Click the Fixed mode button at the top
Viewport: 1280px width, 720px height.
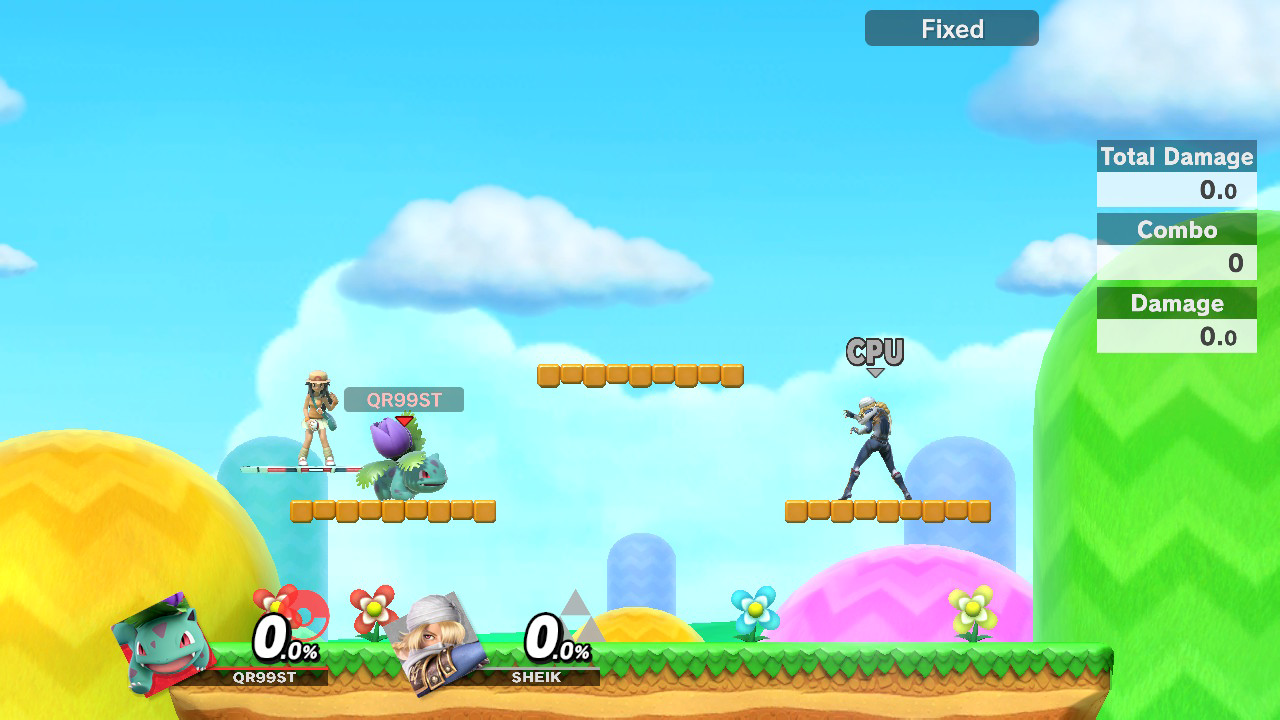[x=950, y=28]
